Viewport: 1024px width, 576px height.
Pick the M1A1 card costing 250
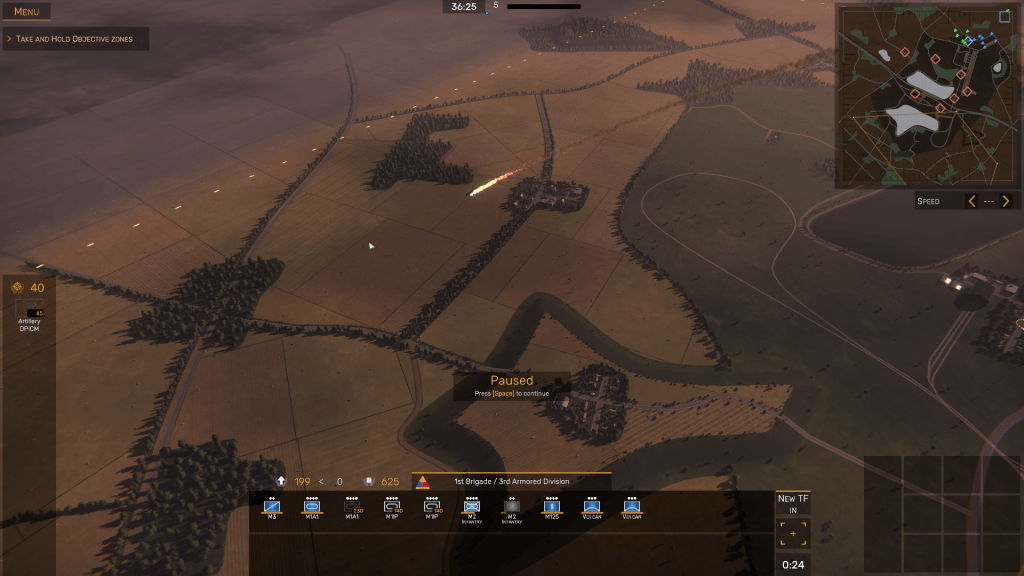[352, 508]
